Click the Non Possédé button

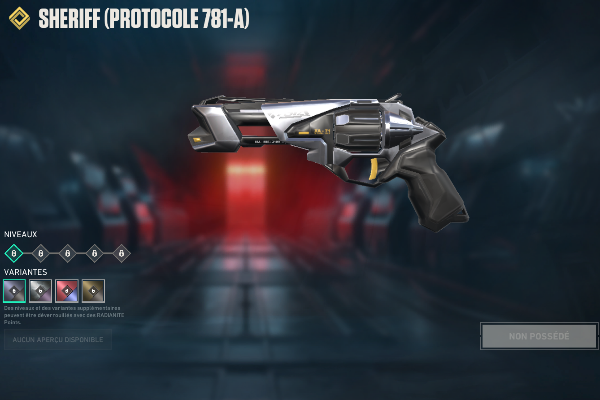coord(539,336)
